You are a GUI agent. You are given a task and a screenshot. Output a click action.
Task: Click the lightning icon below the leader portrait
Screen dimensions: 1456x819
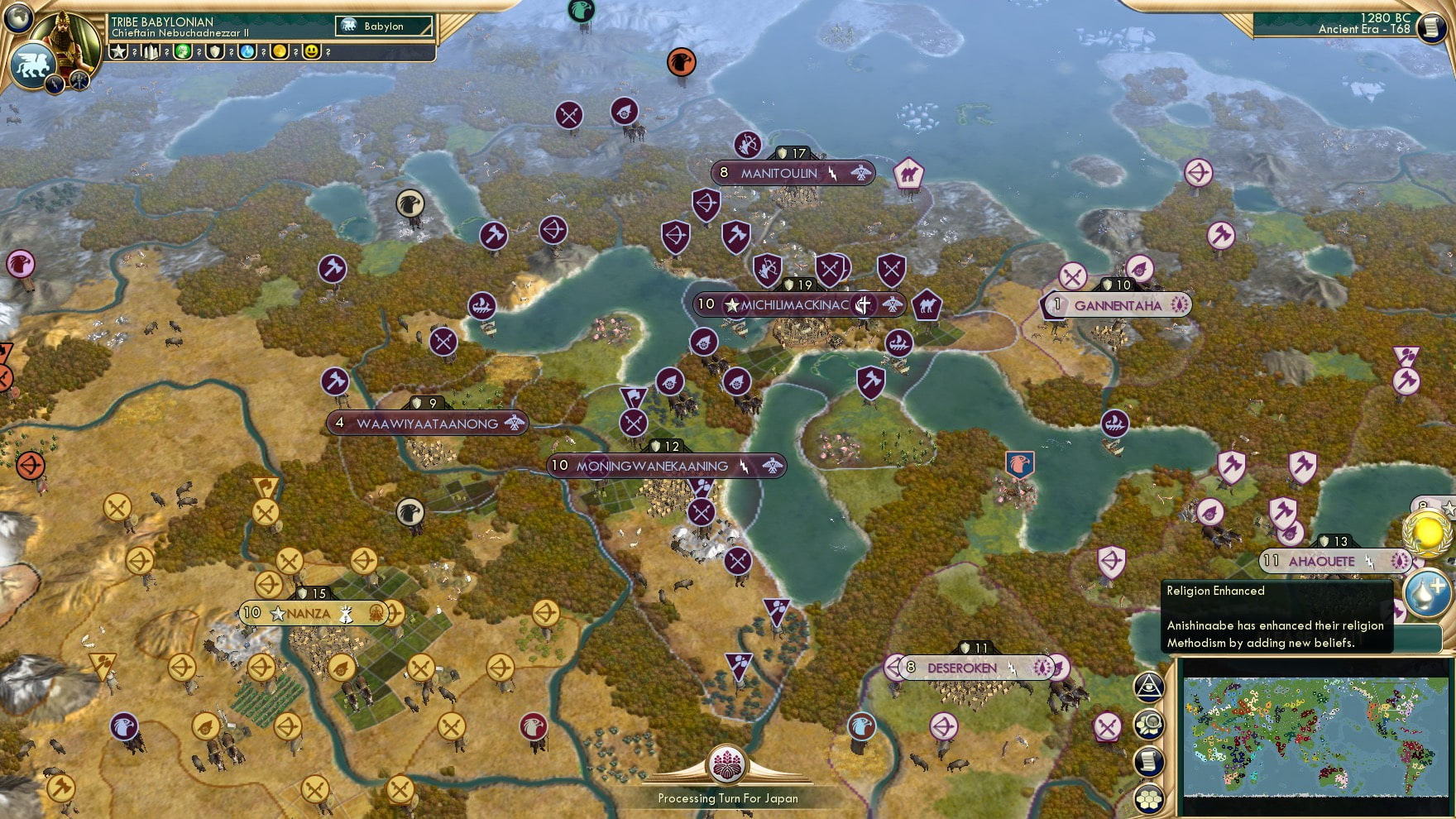55,84
